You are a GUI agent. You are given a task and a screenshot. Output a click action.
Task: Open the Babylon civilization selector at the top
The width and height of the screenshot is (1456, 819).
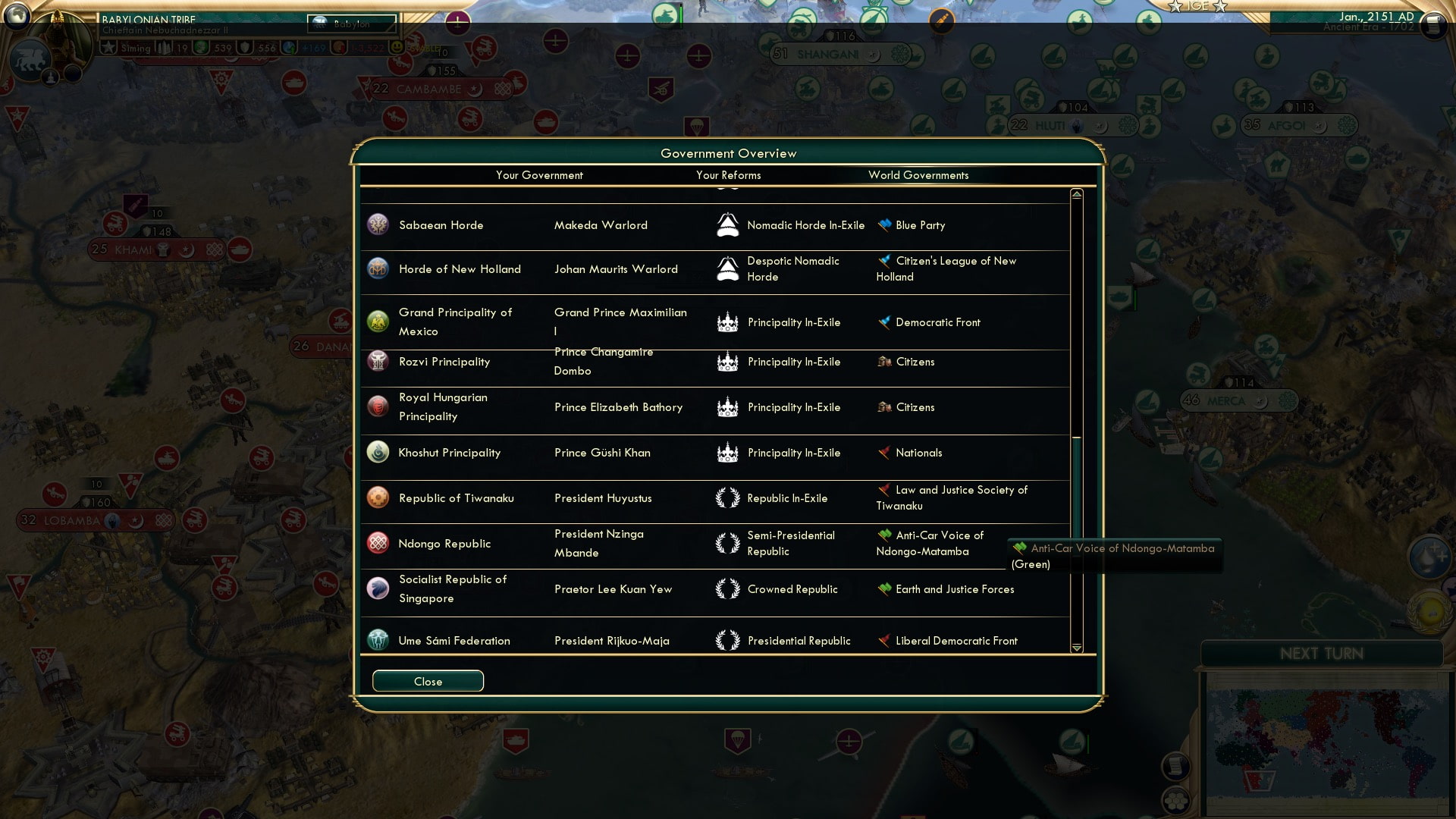click(353, 24)
